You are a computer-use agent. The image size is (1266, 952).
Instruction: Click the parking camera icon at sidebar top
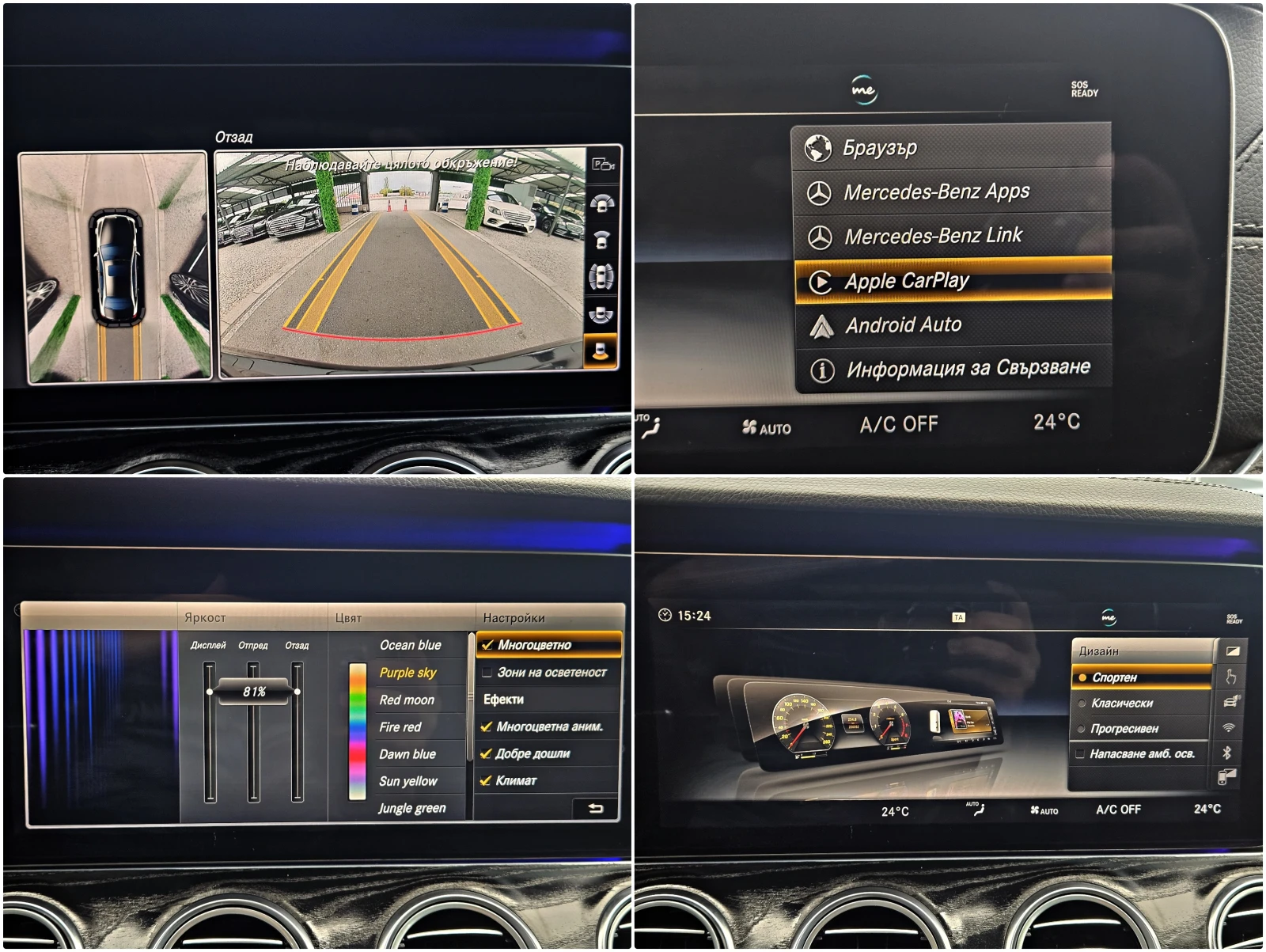604,165
